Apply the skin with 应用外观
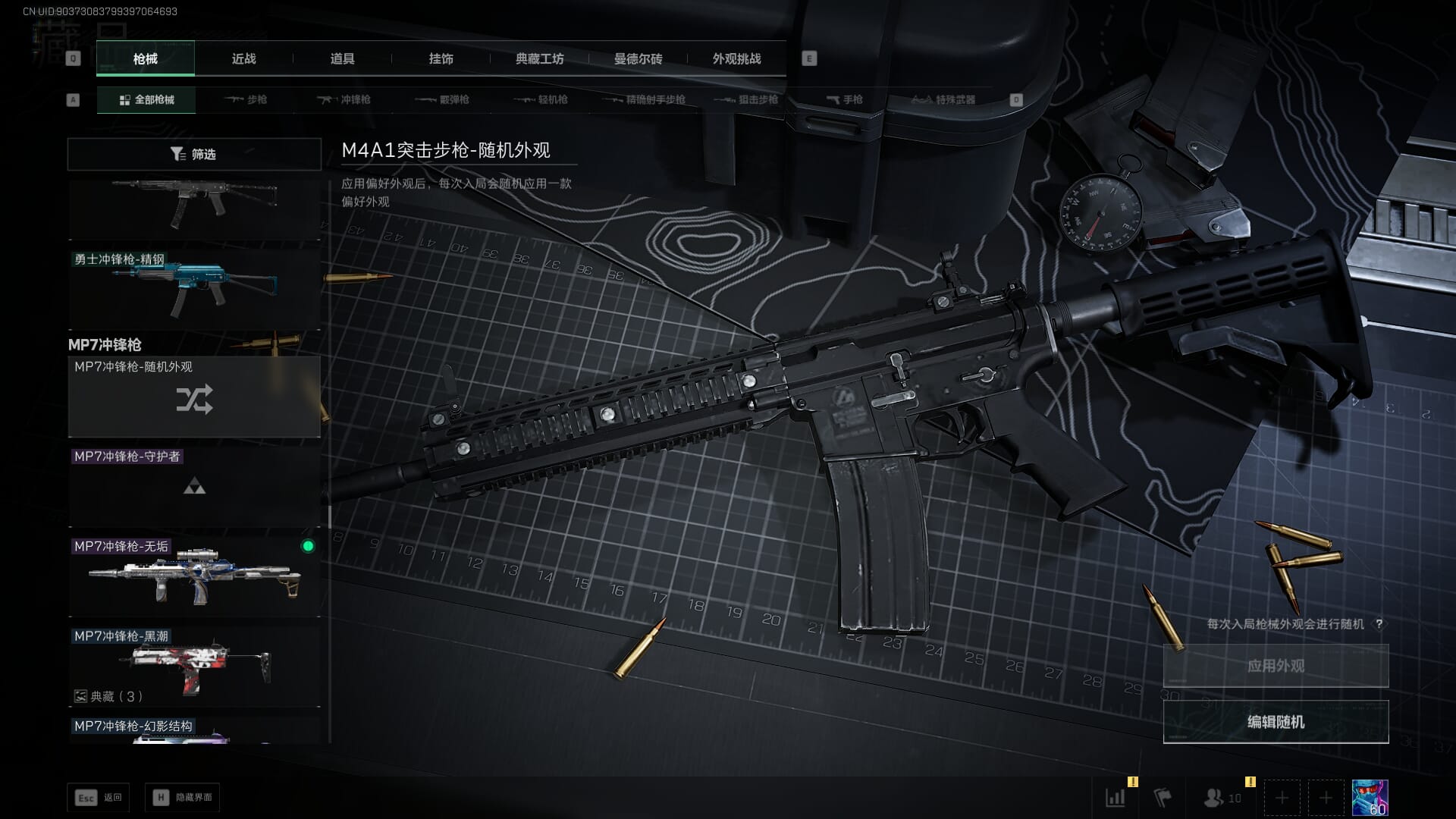The width and height of the screenshot is (1456, 819). coord(1276,666)
